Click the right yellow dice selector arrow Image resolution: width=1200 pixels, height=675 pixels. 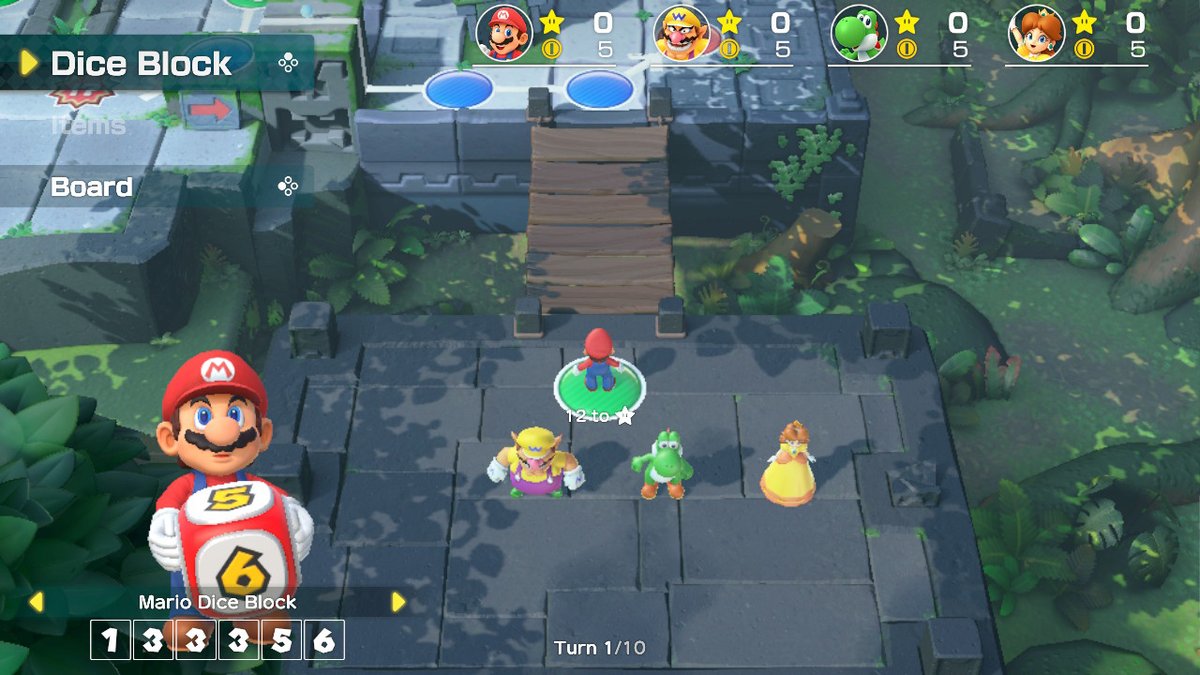tap(398, 602)
